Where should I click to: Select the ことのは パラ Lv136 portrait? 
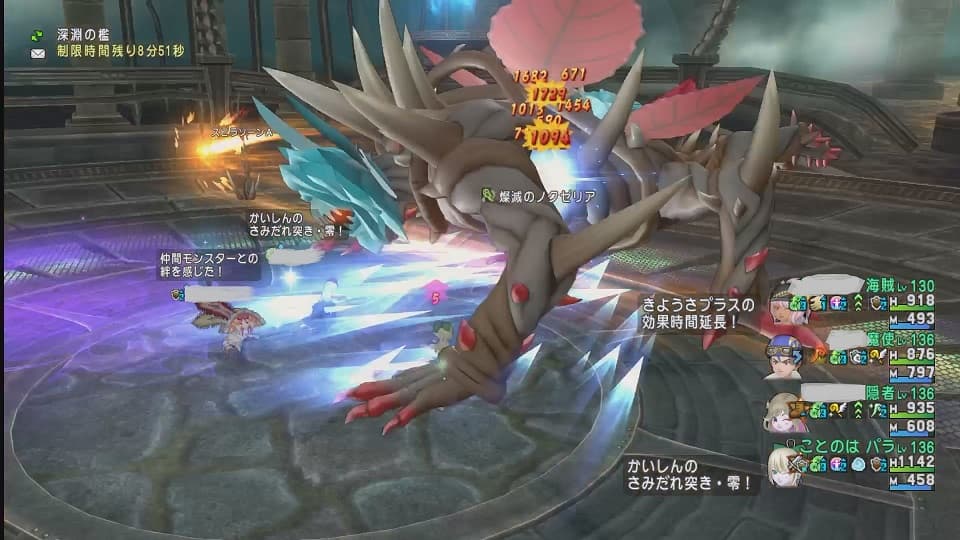click(x=786, y=467)
